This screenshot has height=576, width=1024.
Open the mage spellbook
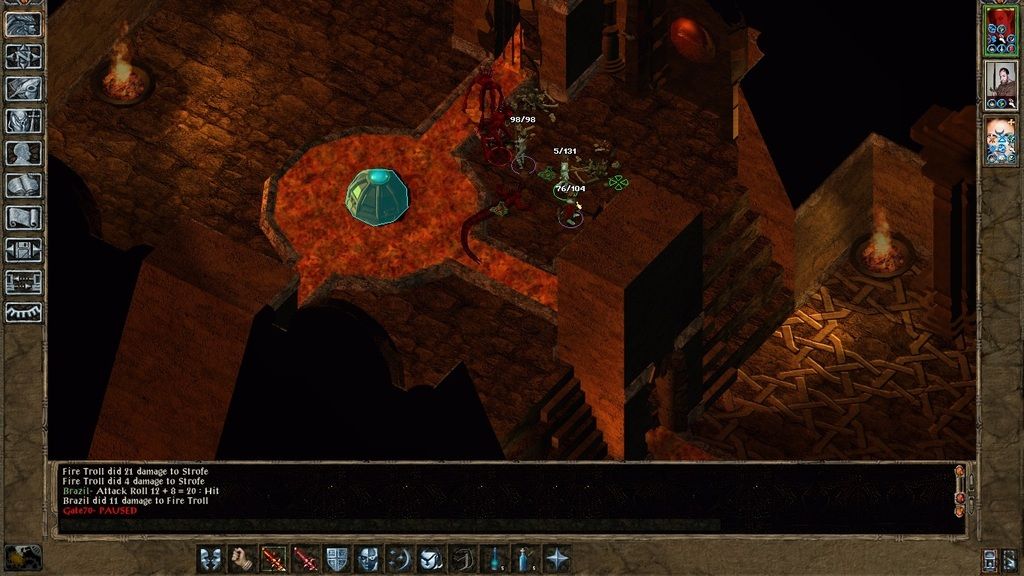[x=23, y=186]
